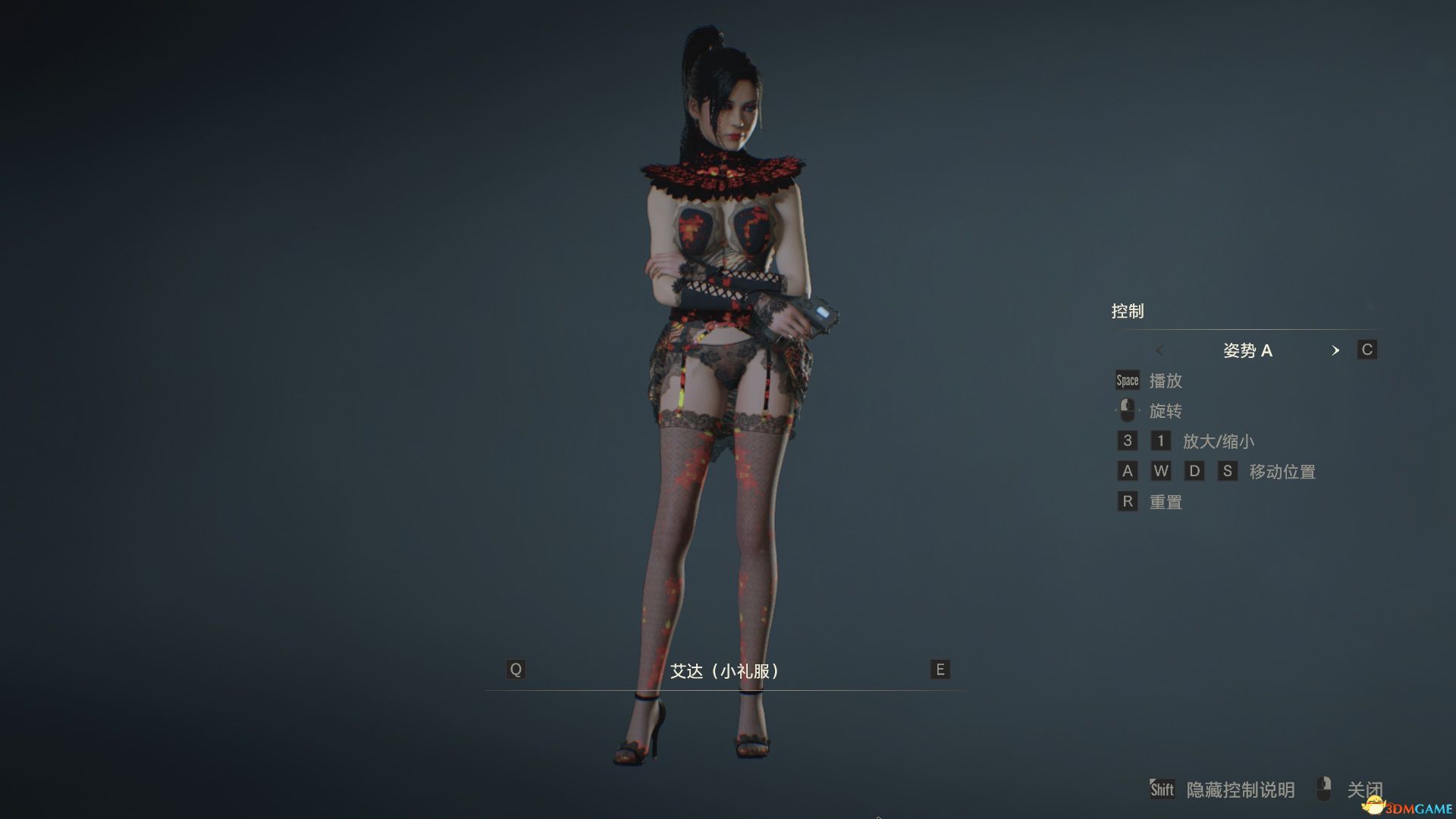Viewport: 1456px width, 819px height.
Task: Open the 姿势 A pose selector
Action: [1248, 350]
